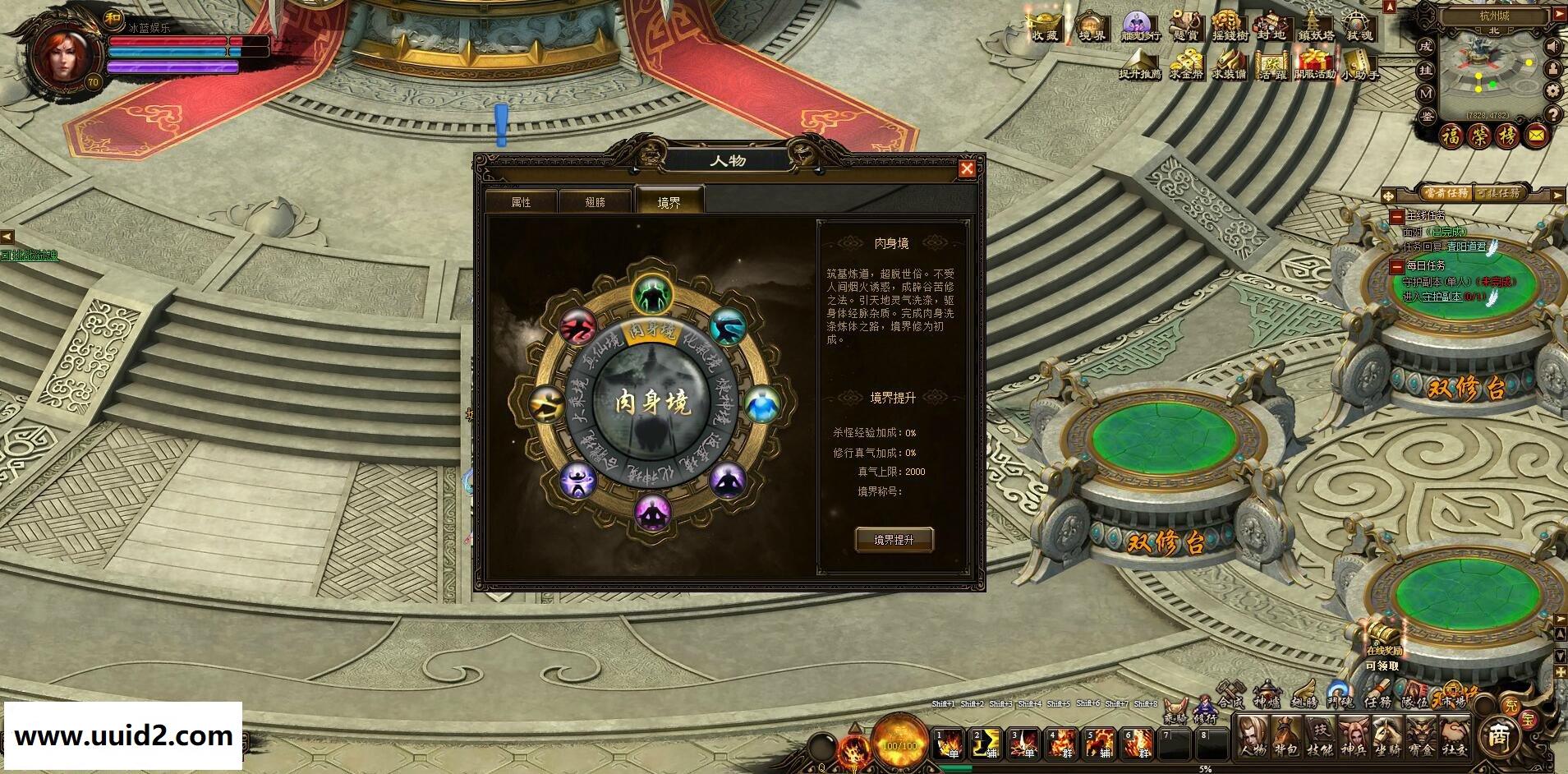Open the mail envelope icon
The image size is (1568, 774).
point(1537,136)
